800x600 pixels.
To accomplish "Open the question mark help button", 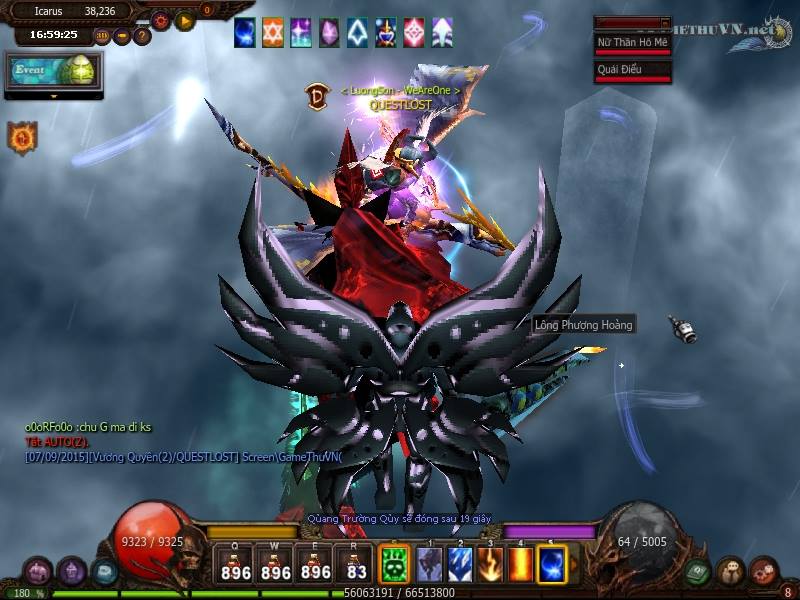I will (x=142, y=36).
